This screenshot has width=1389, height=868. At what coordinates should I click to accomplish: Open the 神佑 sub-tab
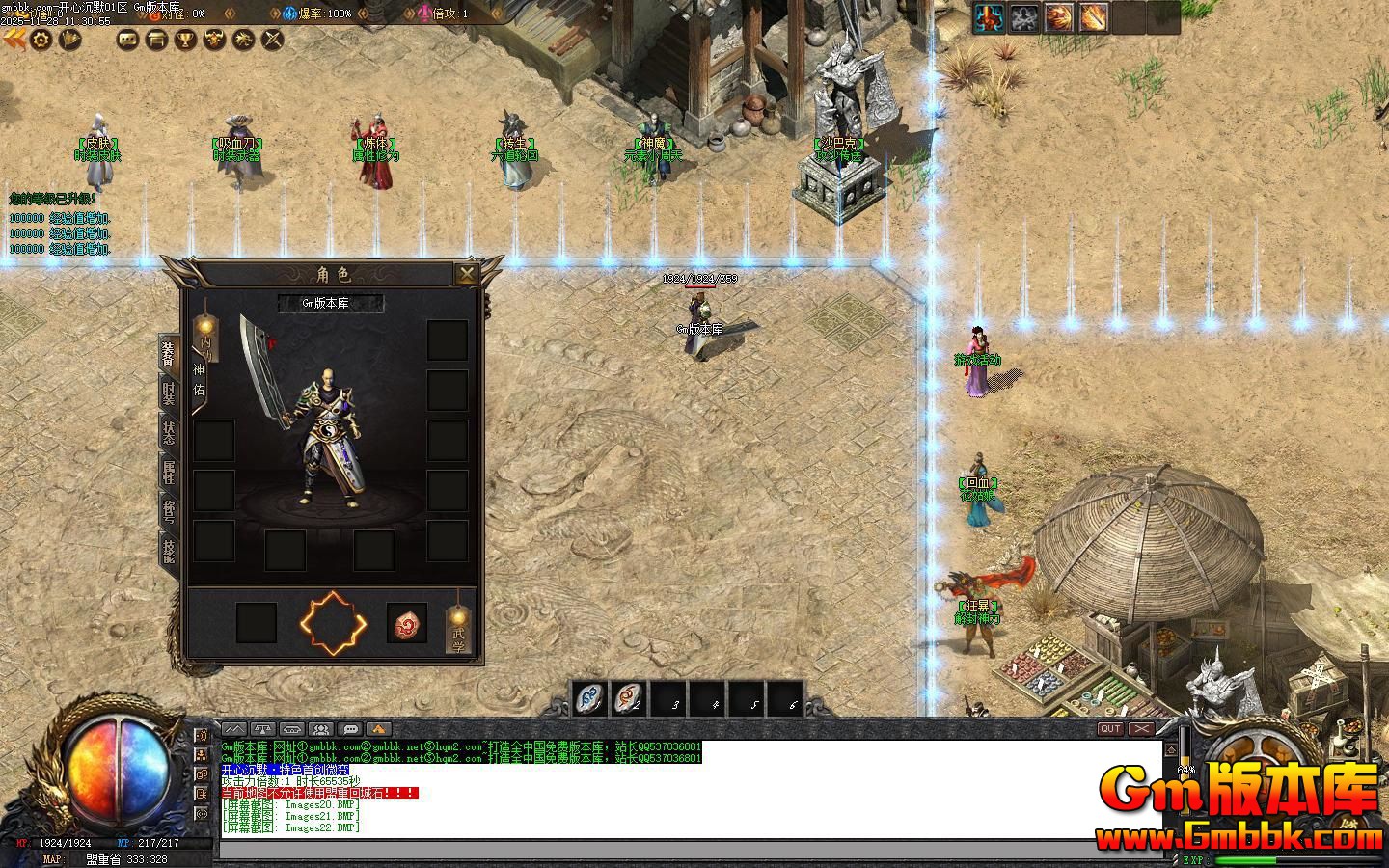[199, 380]
